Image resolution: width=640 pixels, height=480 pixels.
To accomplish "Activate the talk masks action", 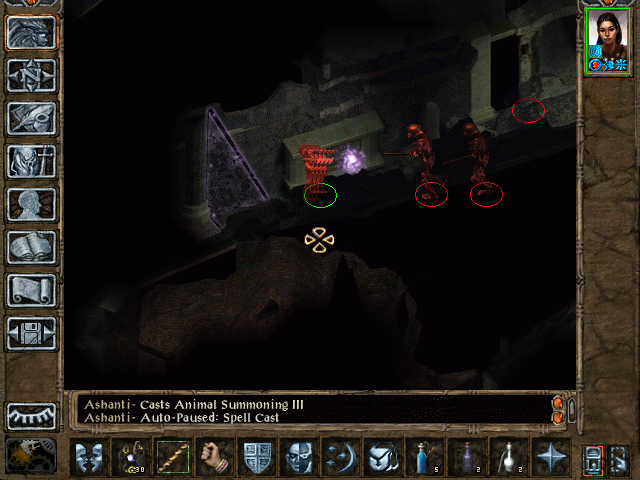I will click(88, 458).
